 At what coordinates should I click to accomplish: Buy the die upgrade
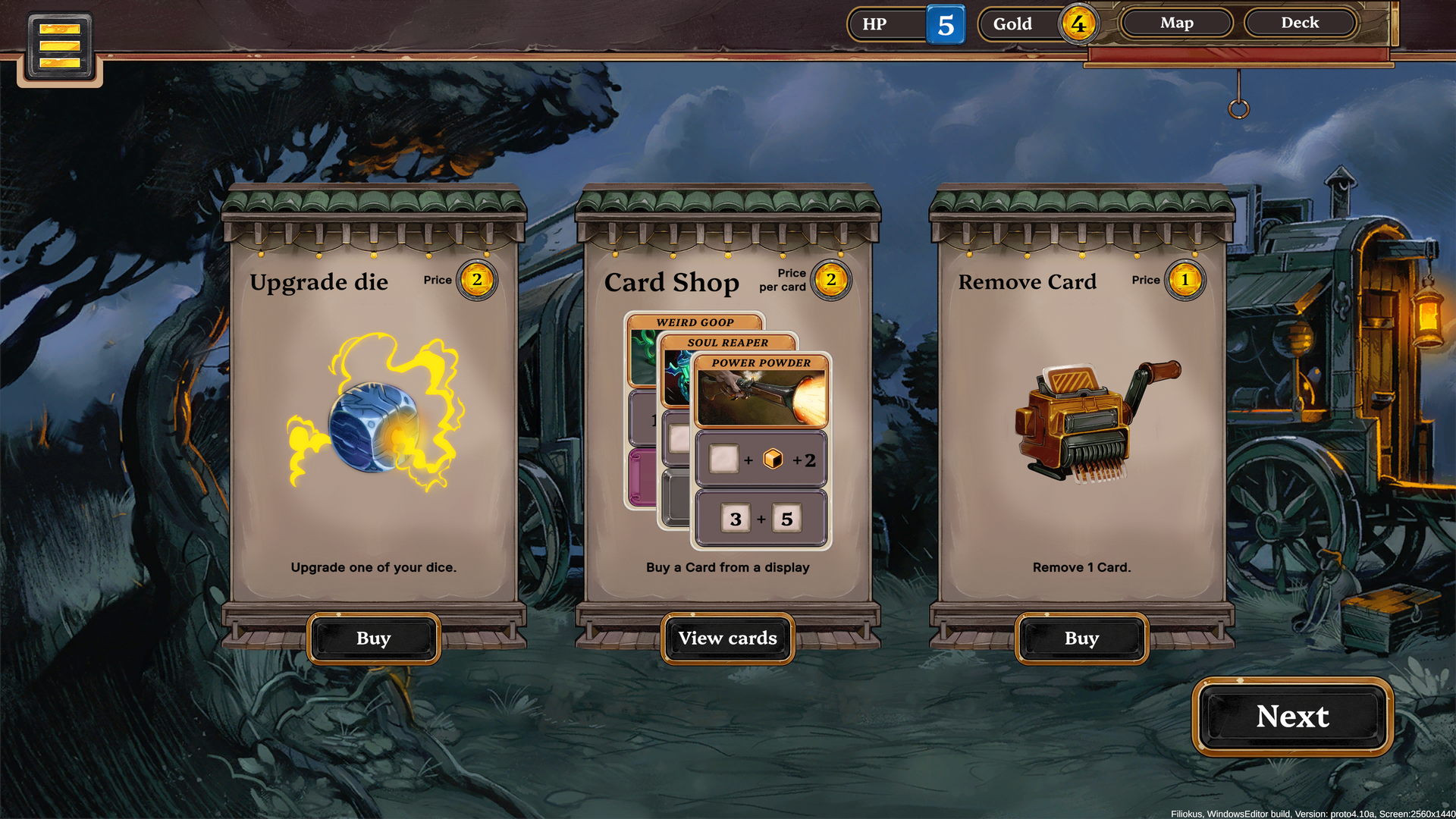373,639
